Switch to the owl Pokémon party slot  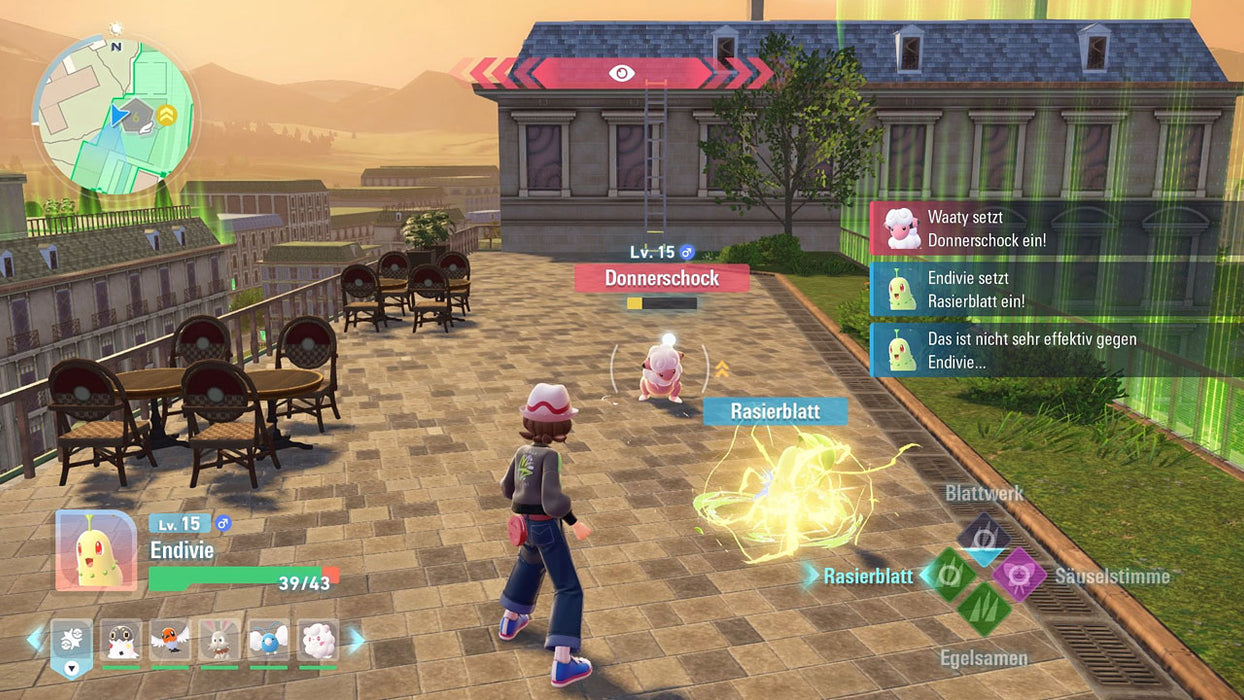click(121, 640)
